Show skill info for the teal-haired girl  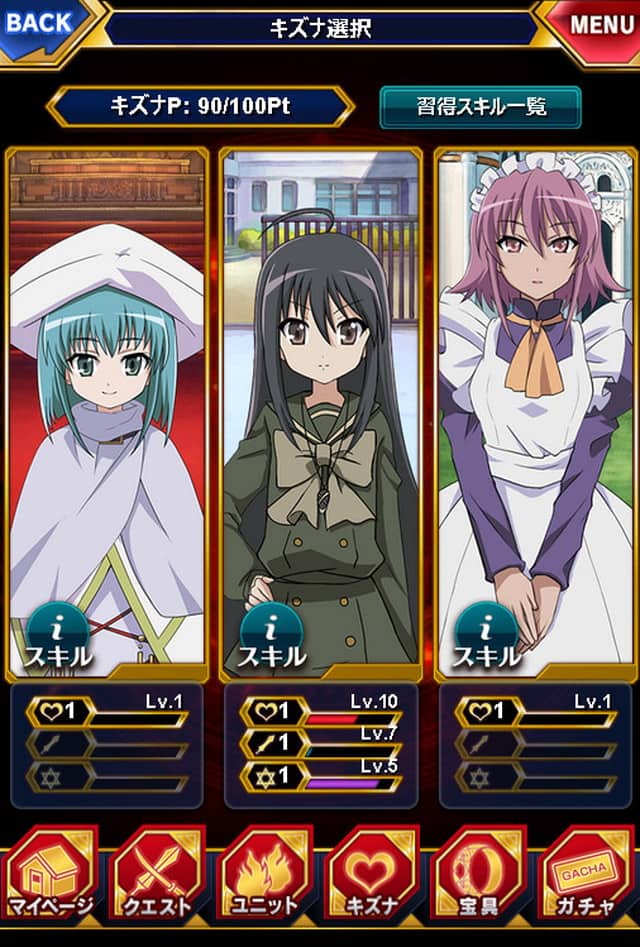point(56,638)
